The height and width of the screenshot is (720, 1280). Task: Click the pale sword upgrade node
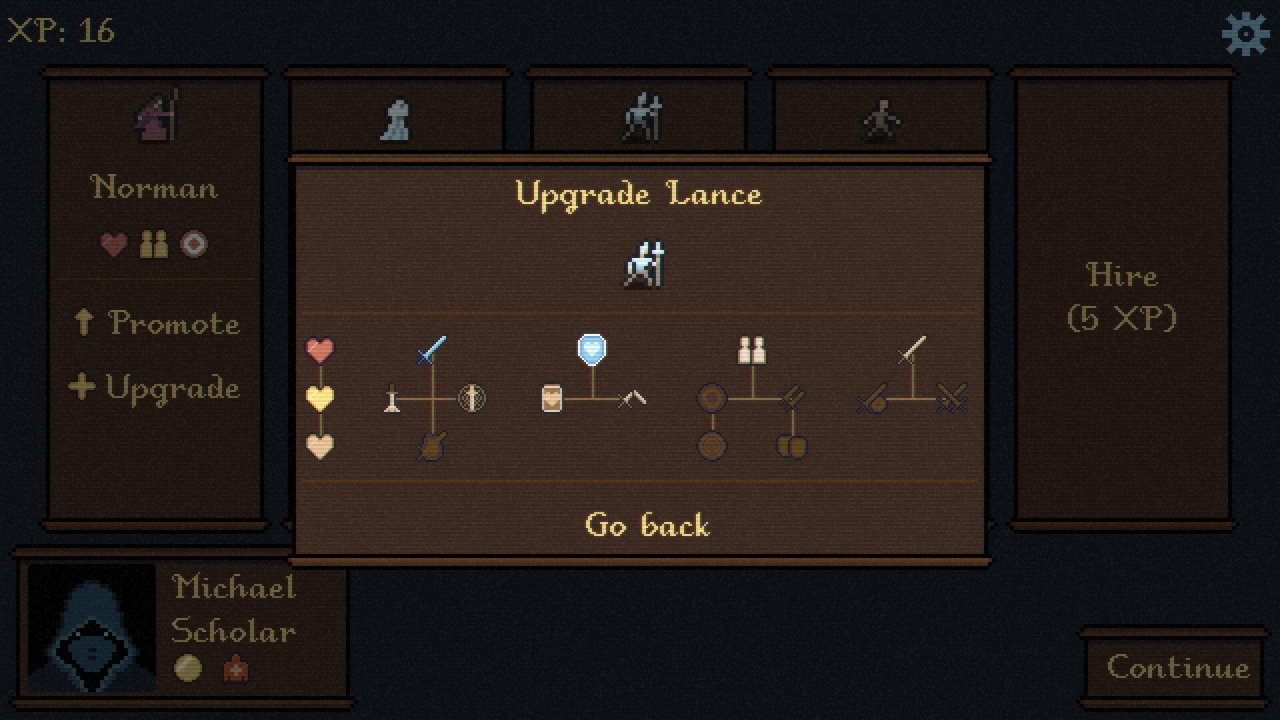click(x=912, y=350)
